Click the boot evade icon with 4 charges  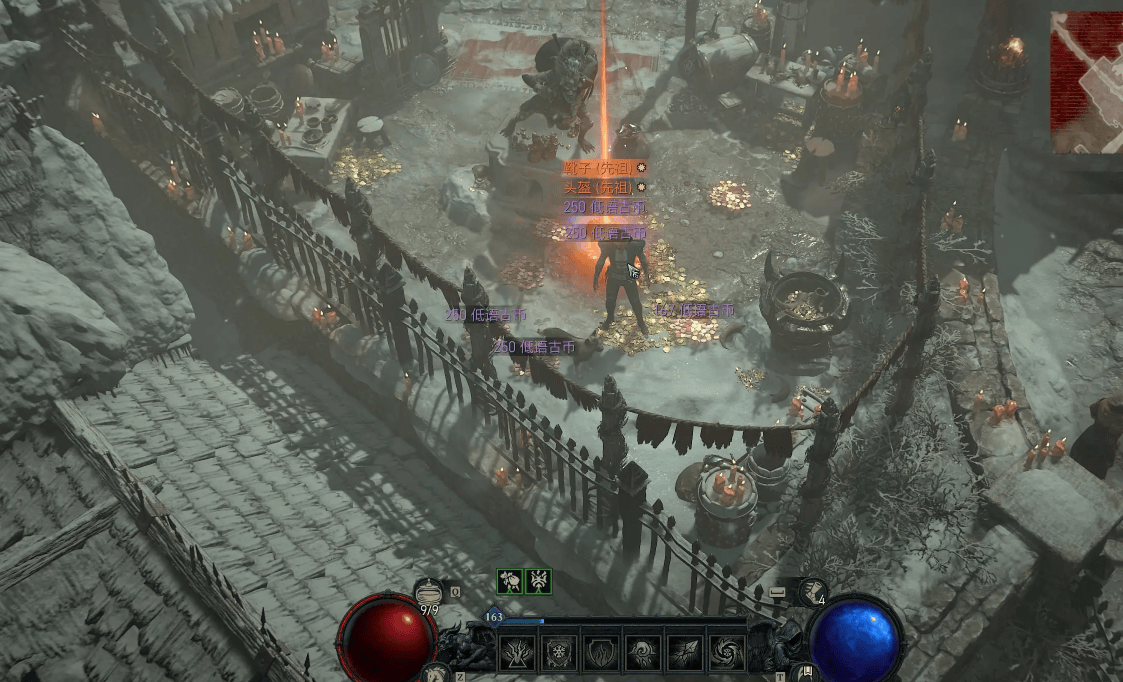(811, 592)
